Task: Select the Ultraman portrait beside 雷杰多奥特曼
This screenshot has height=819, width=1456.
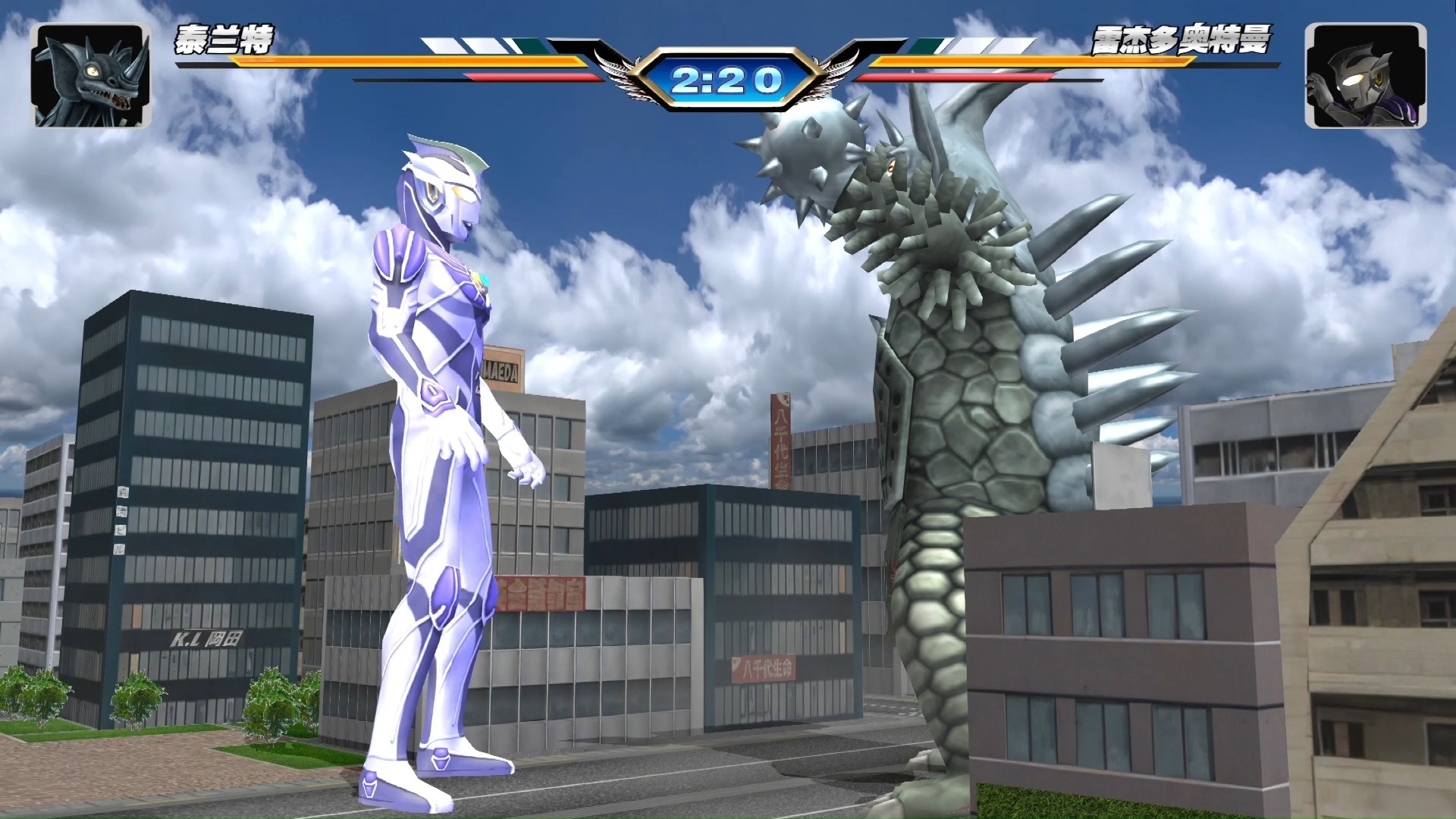Action: 1365,75
